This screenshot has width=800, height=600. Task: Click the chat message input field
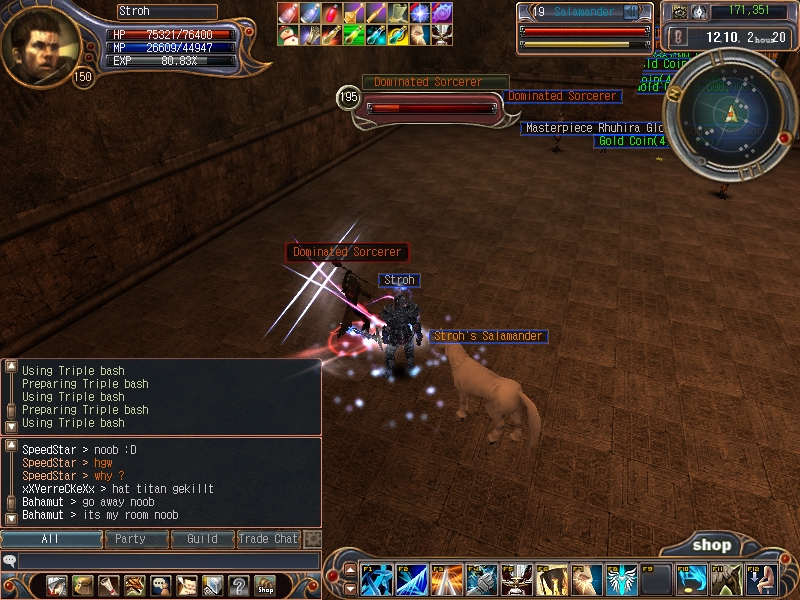coord(168,561)
